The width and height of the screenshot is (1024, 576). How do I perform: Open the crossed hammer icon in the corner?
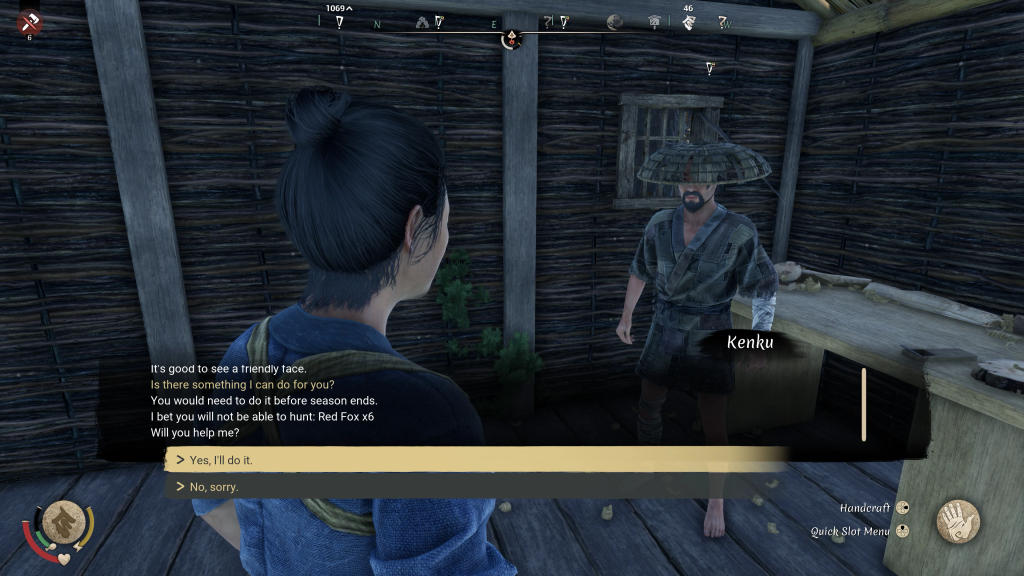(29, 22)
